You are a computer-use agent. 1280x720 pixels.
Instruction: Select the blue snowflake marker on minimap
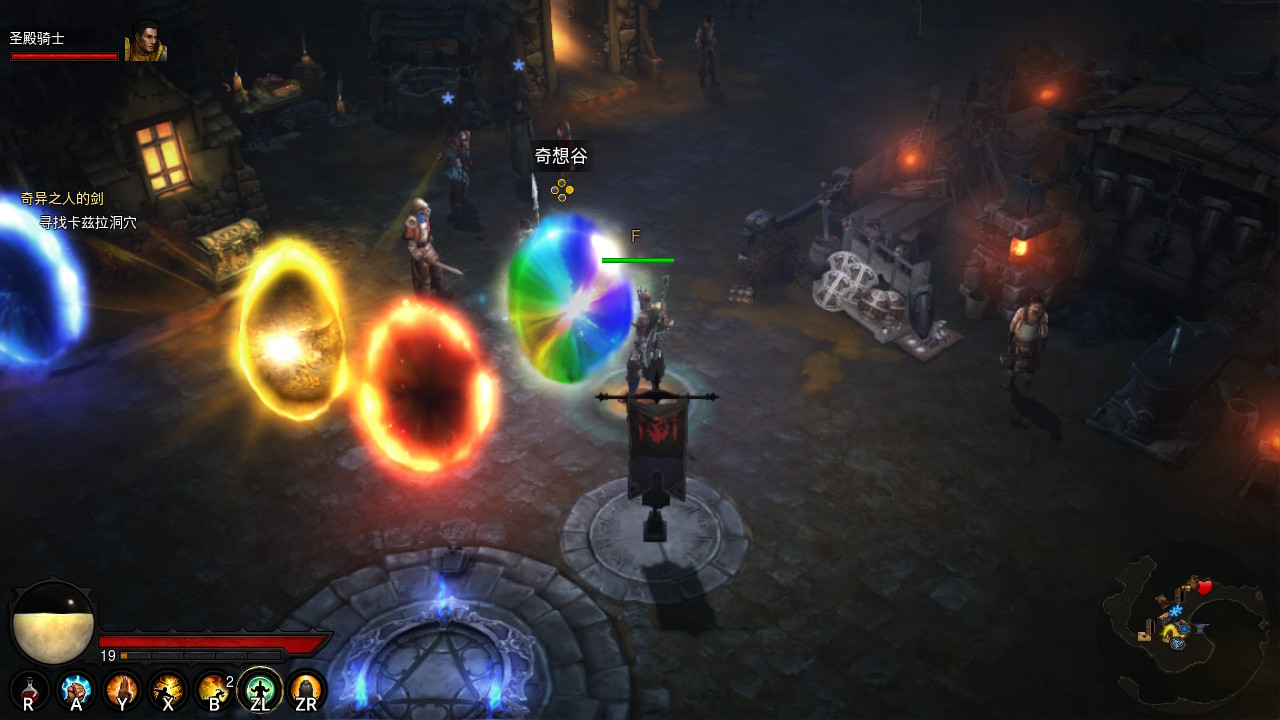(1176, 610)
